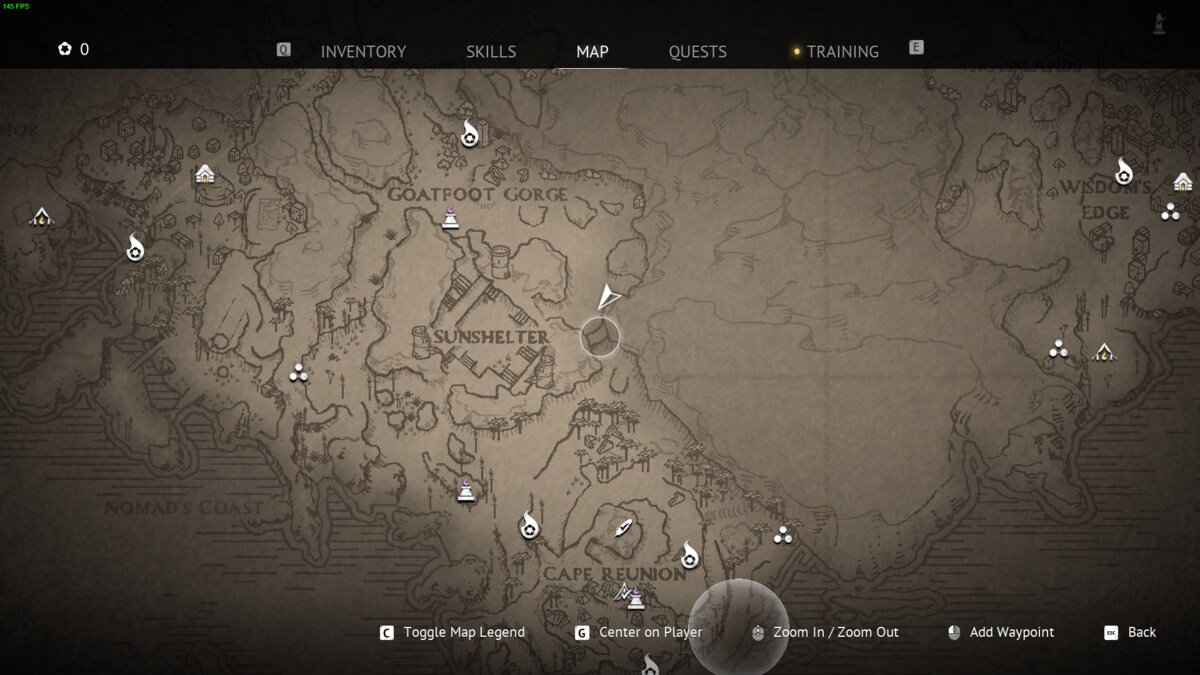
Task: Select the shrine marker near Nomad's Coast
Action: [466, 490]
